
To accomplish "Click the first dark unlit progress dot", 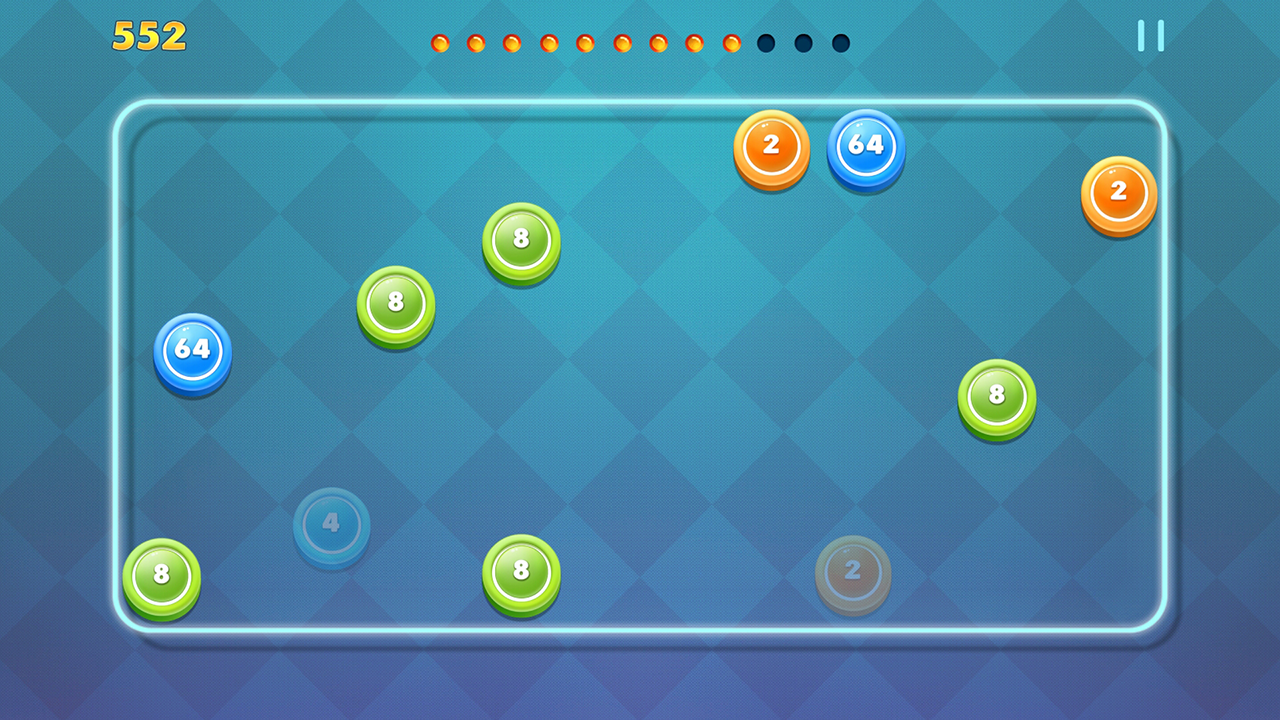I will 764,43.
